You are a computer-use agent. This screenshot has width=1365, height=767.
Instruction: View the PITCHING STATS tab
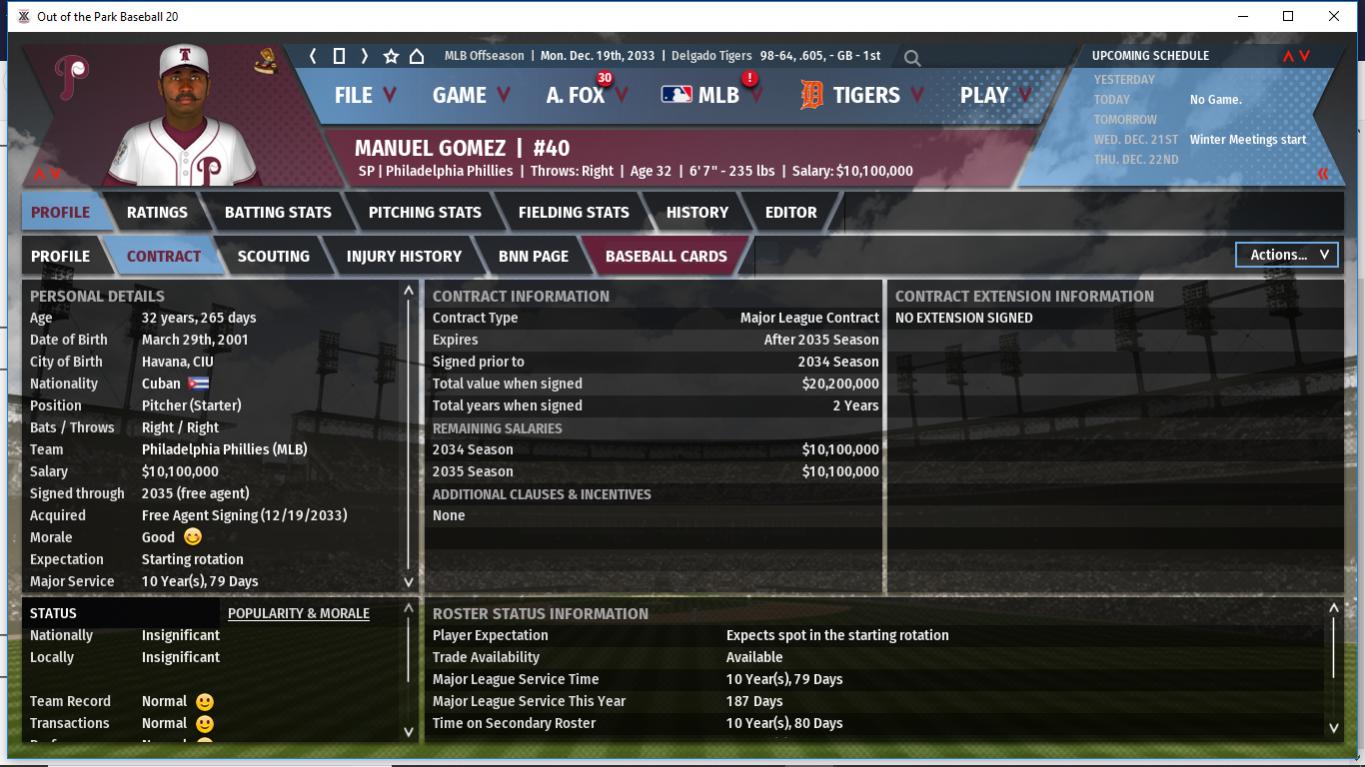425,212
